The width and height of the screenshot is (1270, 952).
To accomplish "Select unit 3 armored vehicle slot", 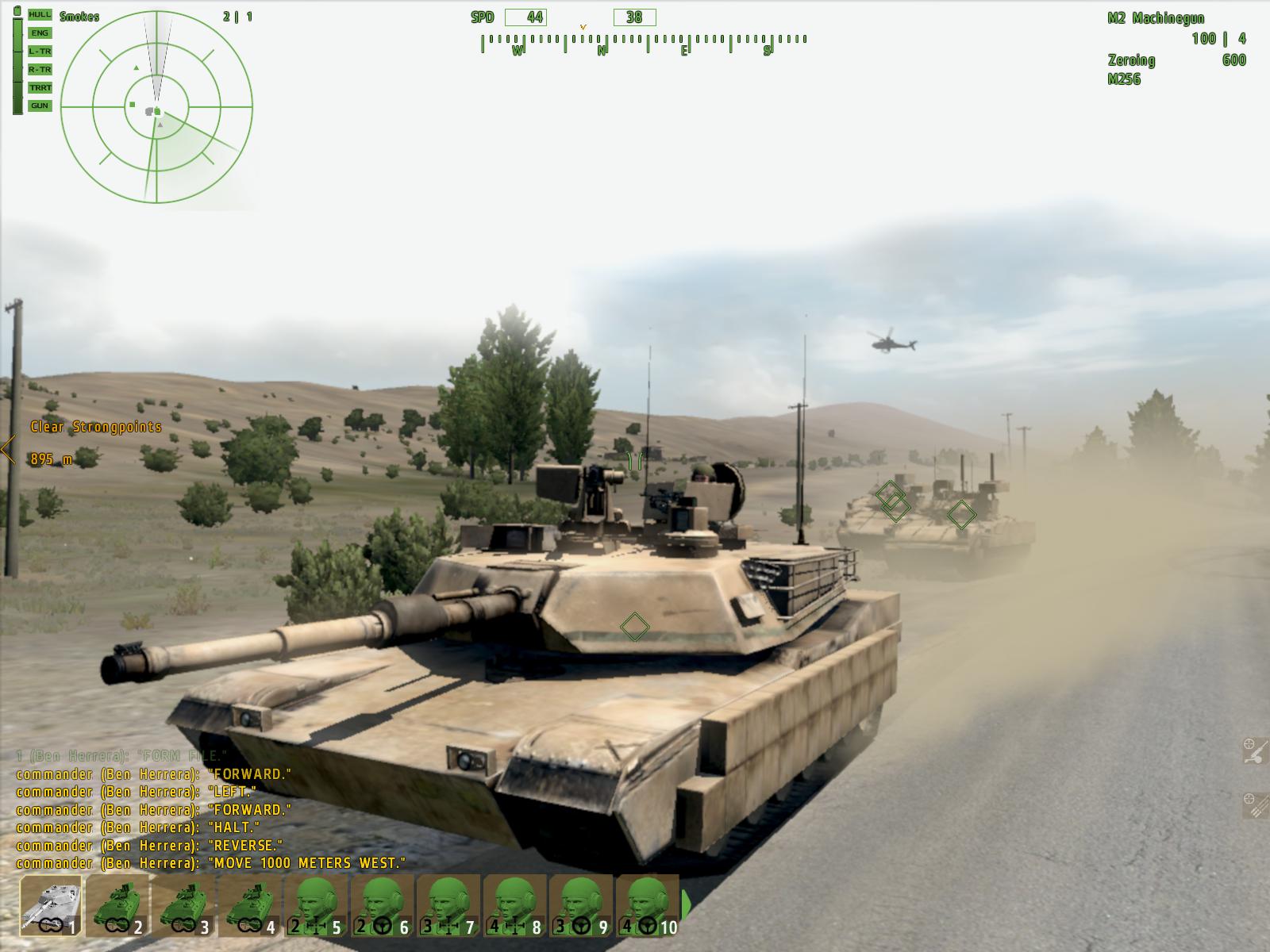I will point(184,904).
